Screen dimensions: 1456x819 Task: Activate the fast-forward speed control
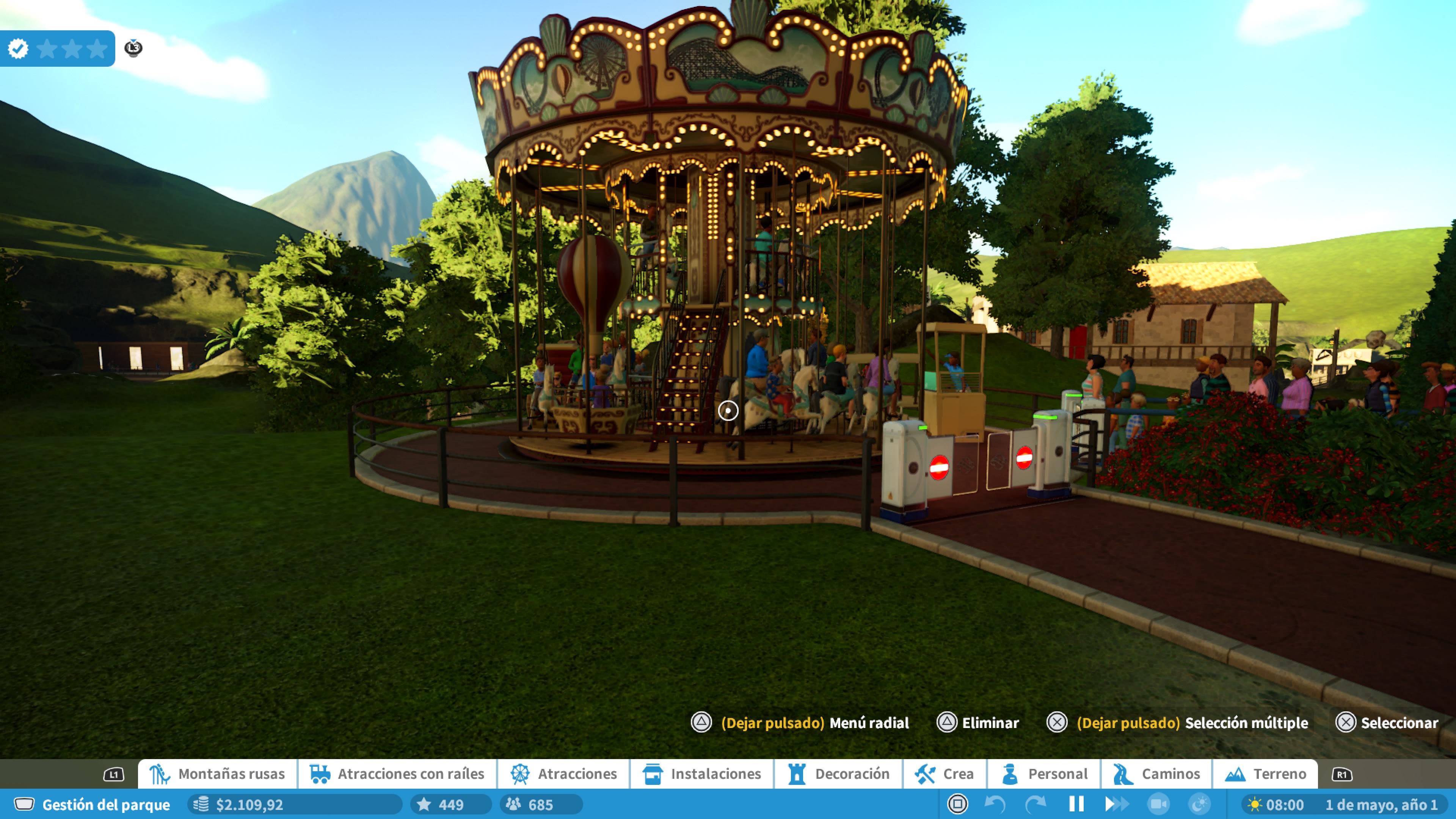1116,804
